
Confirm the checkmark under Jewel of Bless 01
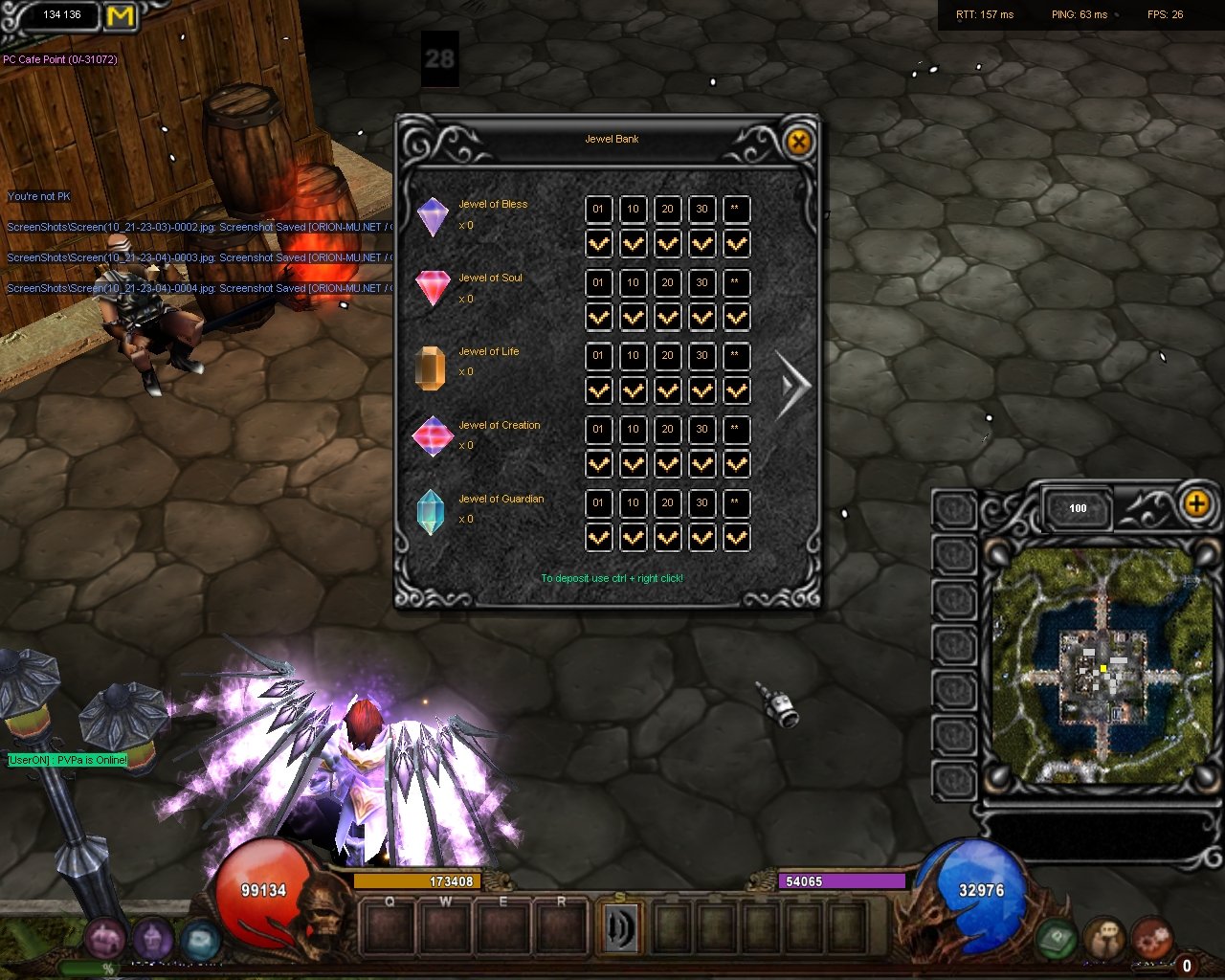[598, 244]
